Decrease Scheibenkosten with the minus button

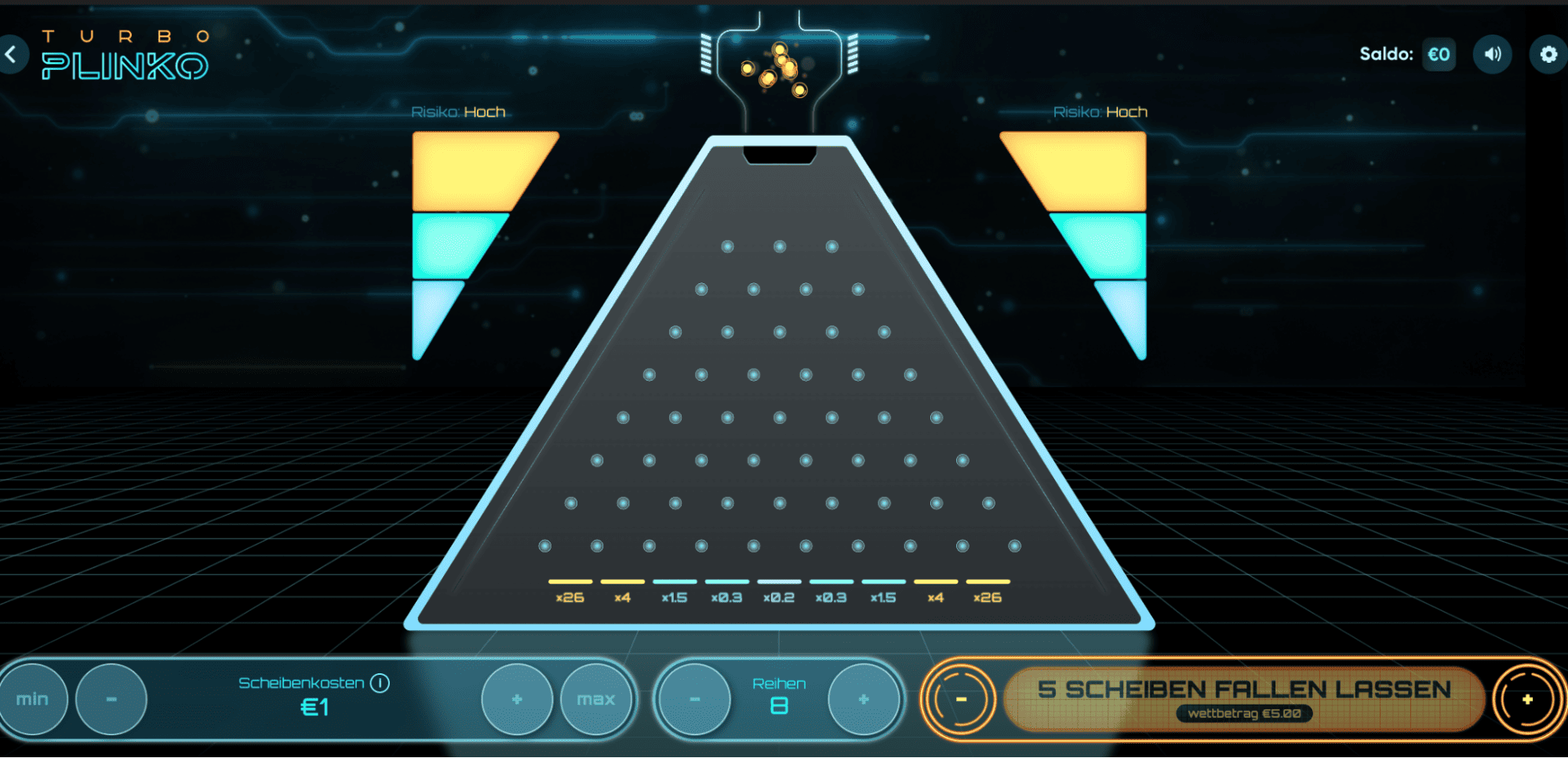pyautogui.click(x=111, y=699)
